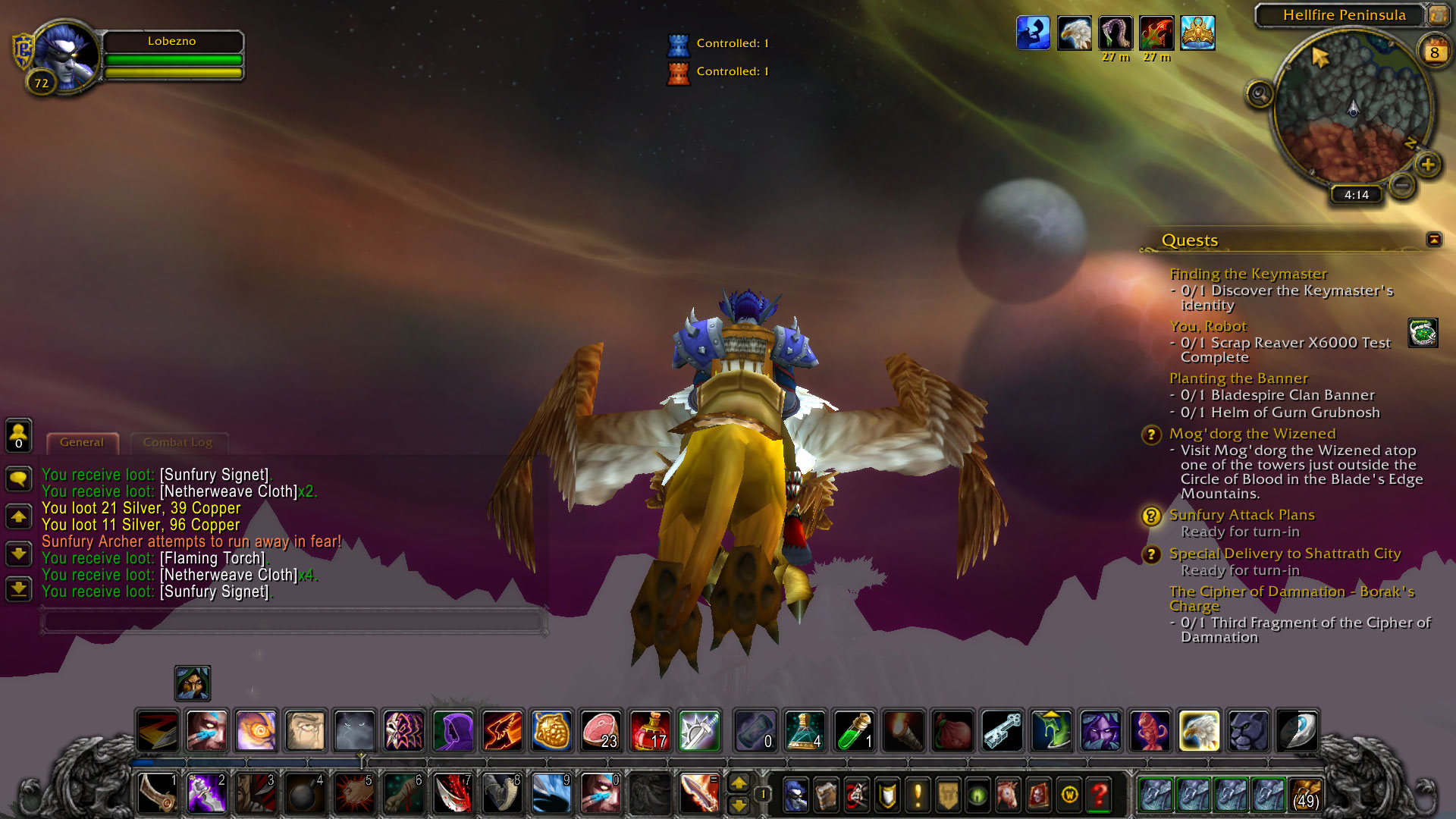Image resolution: width=1456 pixels, height=819 pixels.
Task: Eat the meat food stack of 23
Action: click(601, 730)
